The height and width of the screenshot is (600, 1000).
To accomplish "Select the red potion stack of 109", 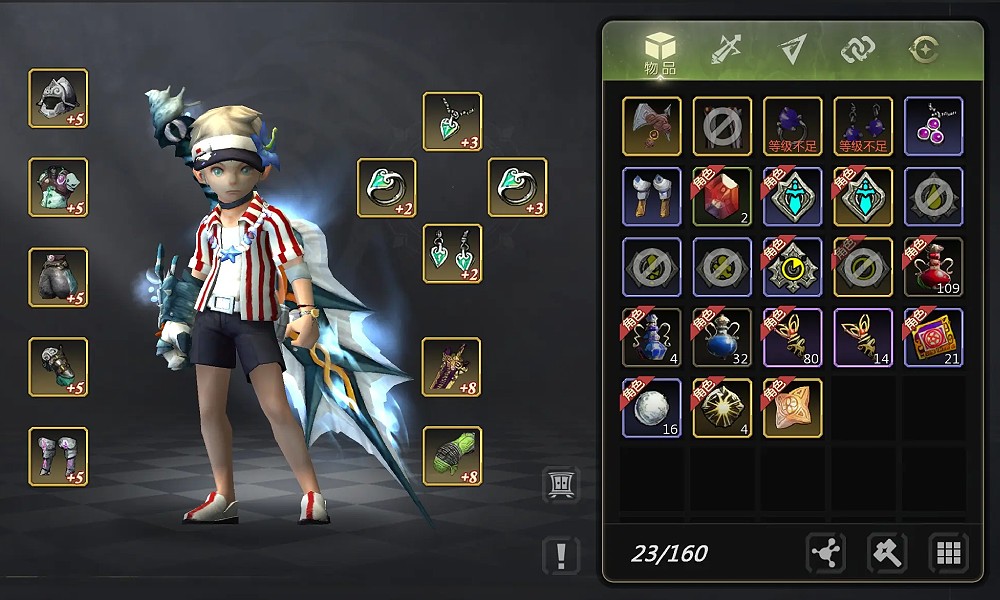I will [x=933, y=267].
